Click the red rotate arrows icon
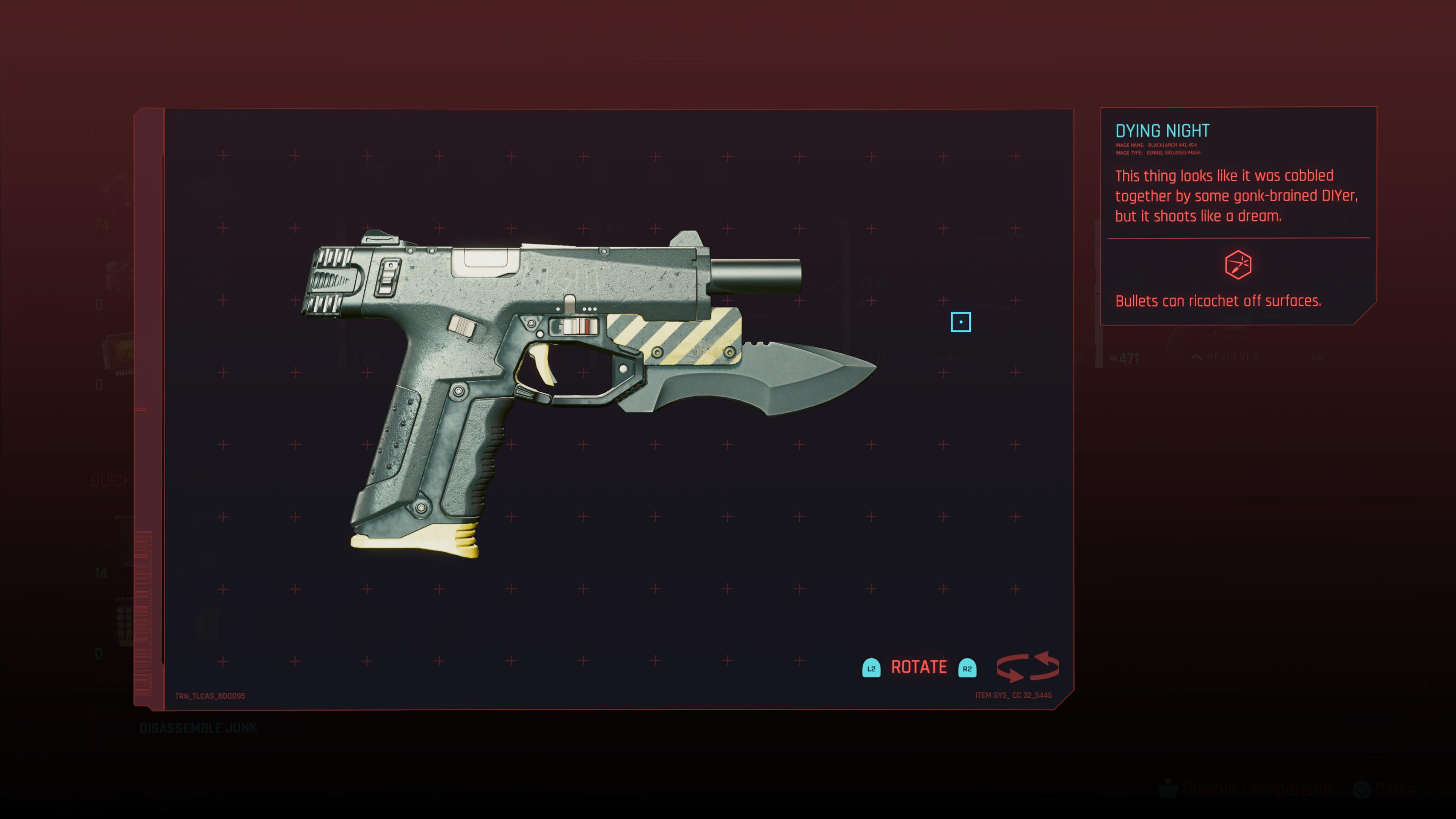The image size is (1456, 819). click(1027, 667)
